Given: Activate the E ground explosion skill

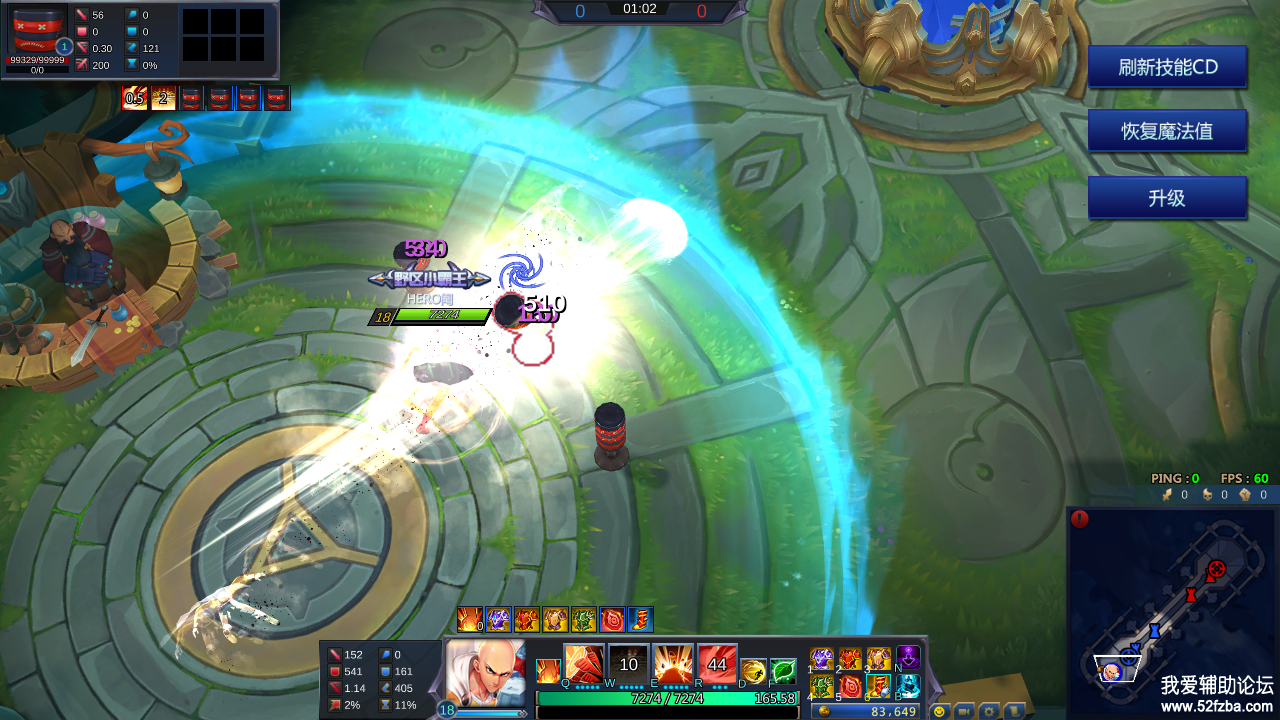Looking at the screenshot, I should coord(673,663).
